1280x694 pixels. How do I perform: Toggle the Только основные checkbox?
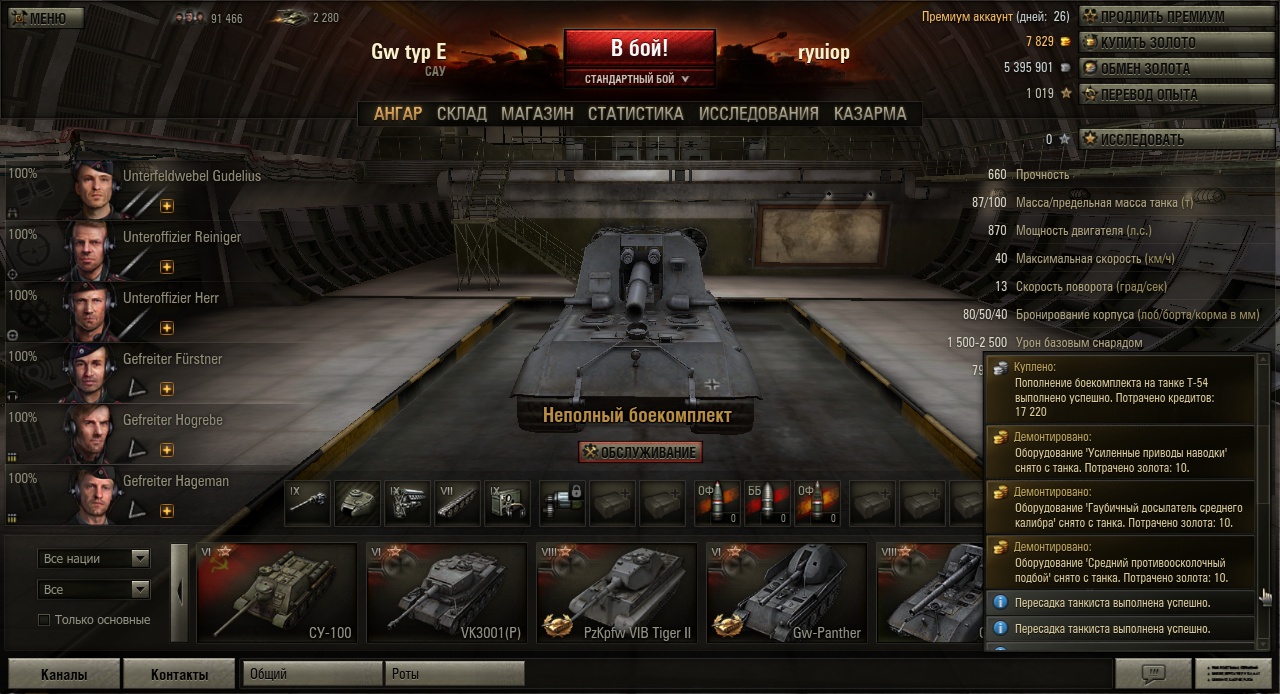click(44, 620)
